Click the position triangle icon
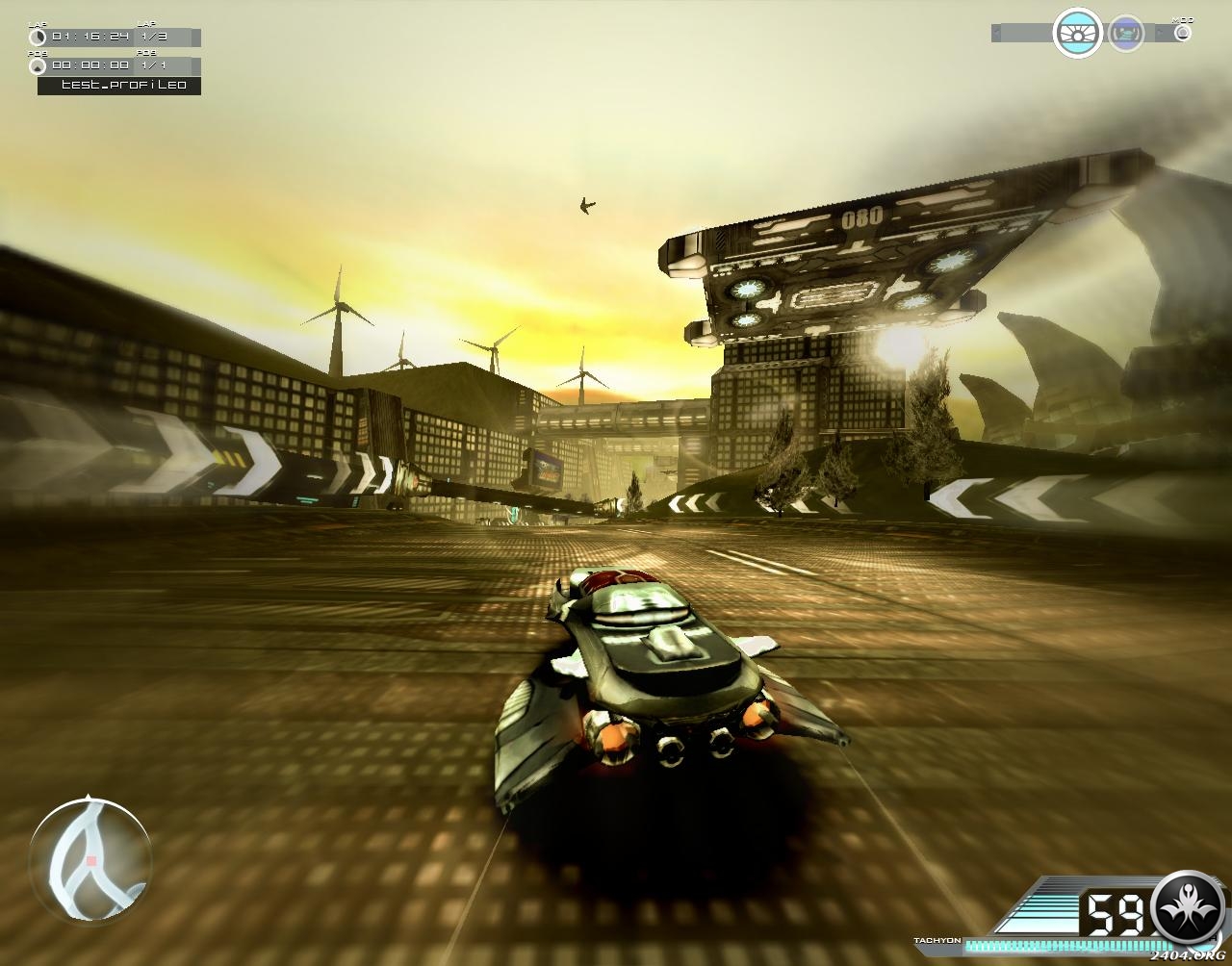 click(x=38, y=66)
